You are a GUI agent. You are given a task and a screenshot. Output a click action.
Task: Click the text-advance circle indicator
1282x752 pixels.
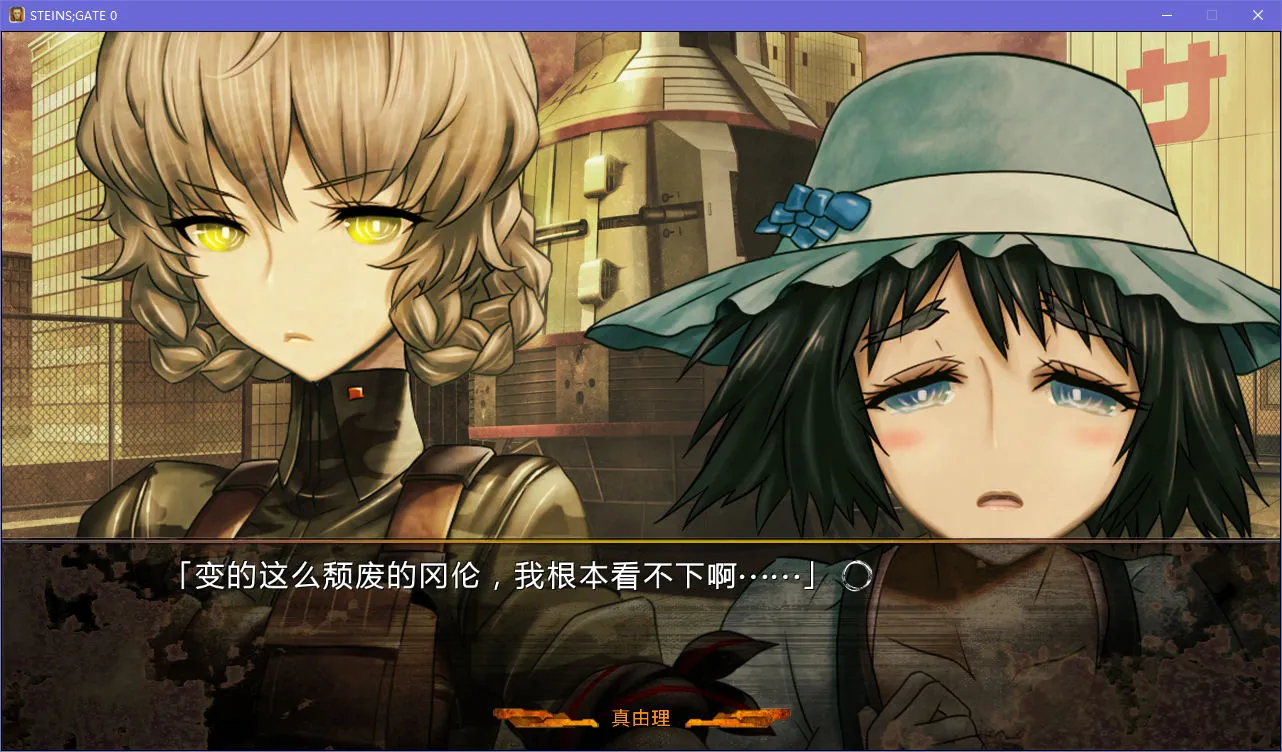pyautogui.click(x=855, y=575)
